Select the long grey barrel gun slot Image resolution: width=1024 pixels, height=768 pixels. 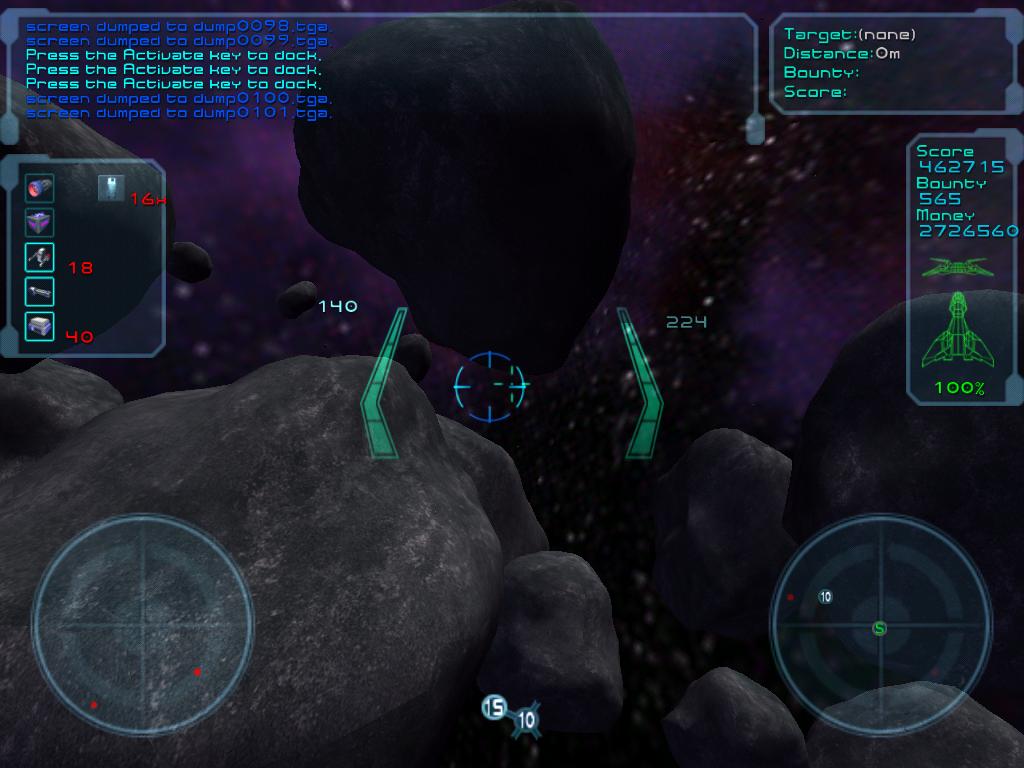pos(40,292)
